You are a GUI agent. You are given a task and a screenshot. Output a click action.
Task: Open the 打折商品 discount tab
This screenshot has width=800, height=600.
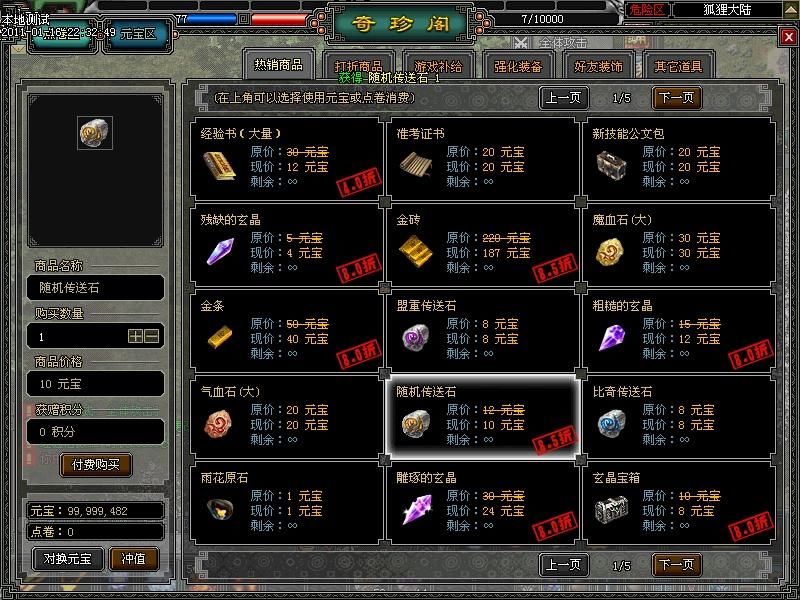358,68
